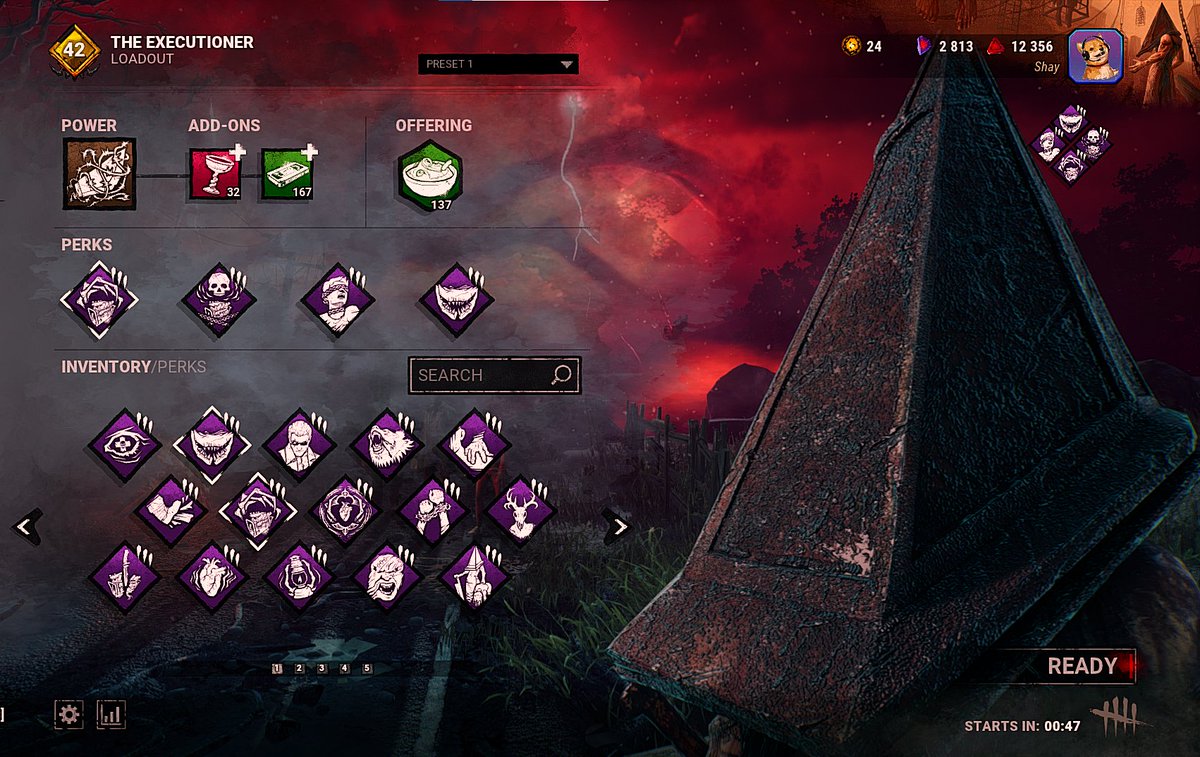Pick the lantern perk from inventory
Viewport: 1200px width, 757px height.
tap(299, 577)
